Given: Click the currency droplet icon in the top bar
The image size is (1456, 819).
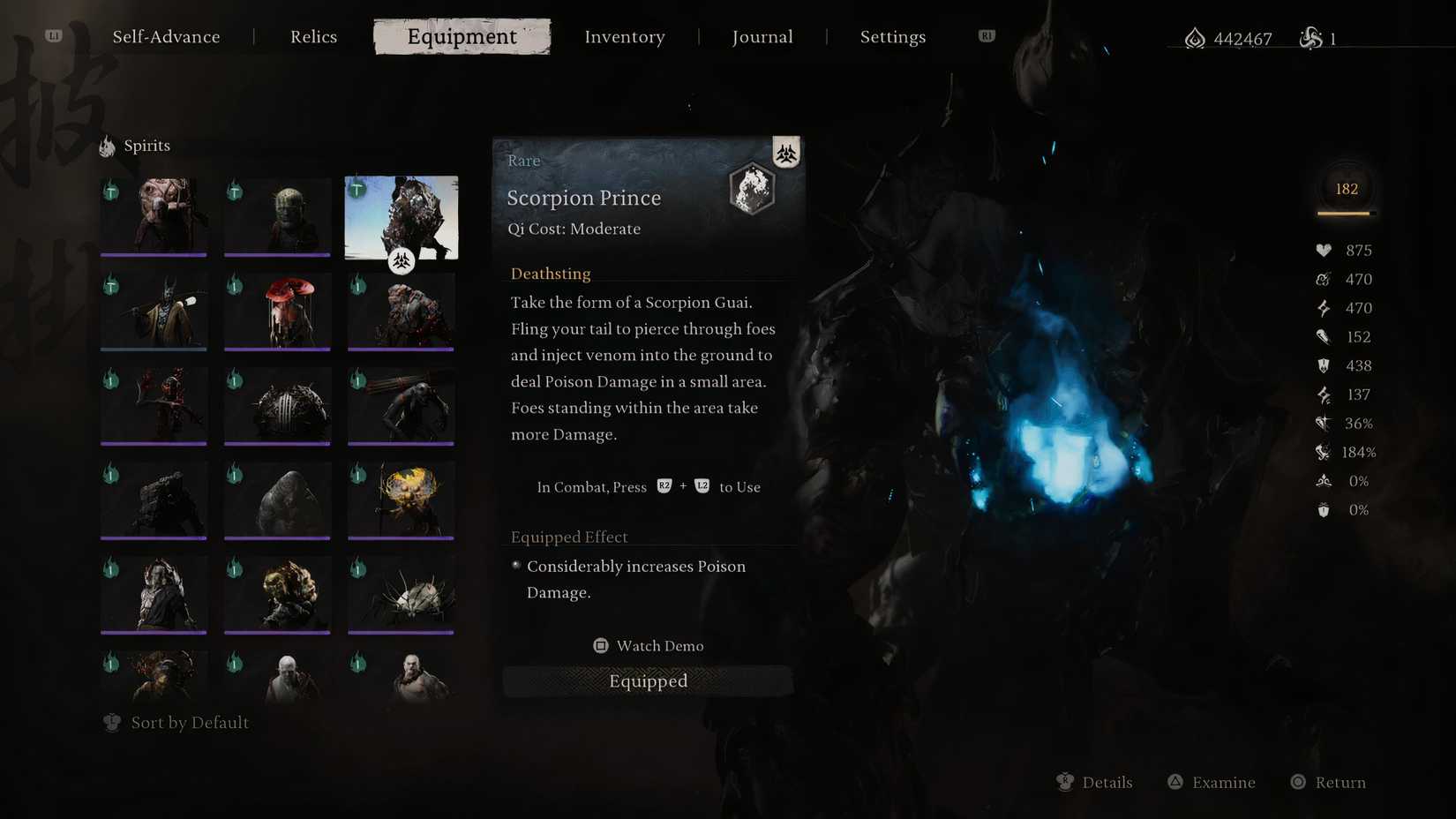Looking at the screenshot, I should 1195,38.
